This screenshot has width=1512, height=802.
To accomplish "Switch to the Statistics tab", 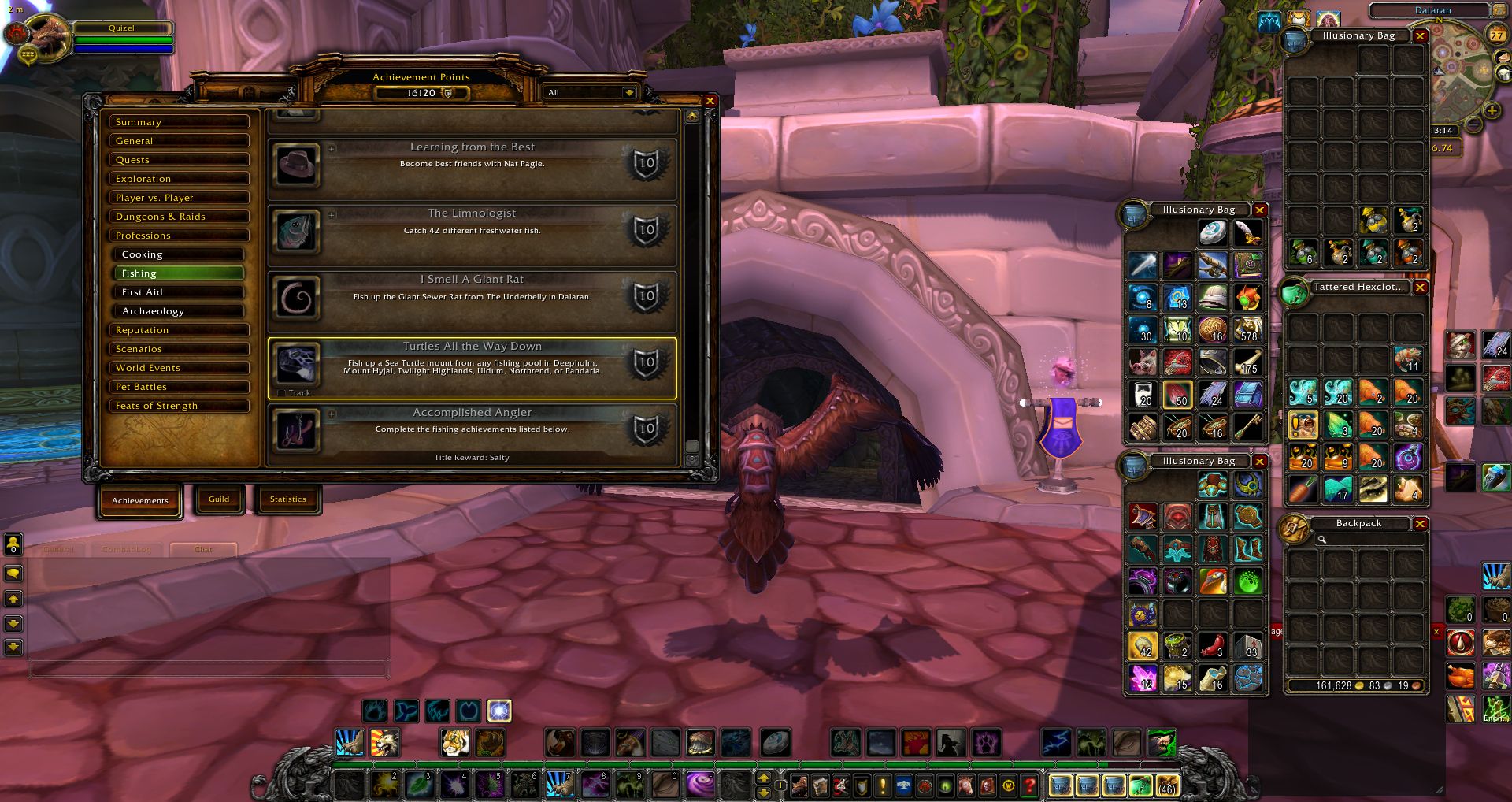I will coord(287,499).
